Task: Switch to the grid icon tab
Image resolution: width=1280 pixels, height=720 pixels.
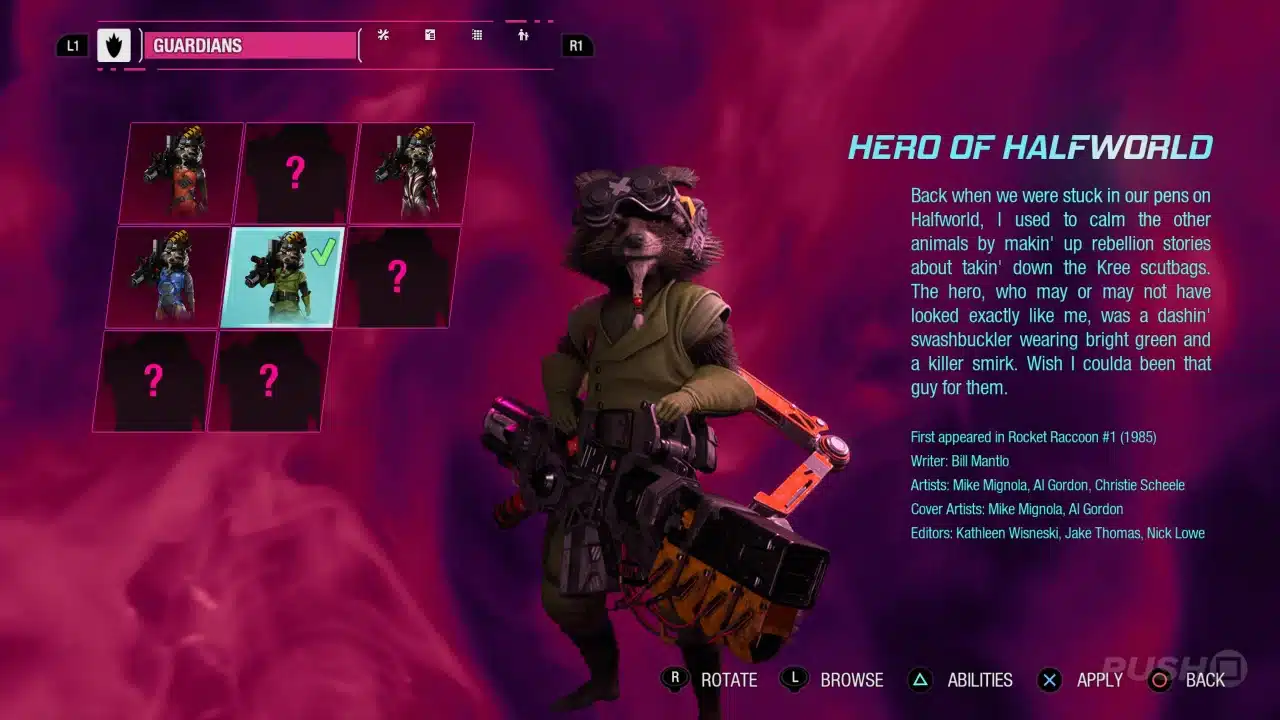Action: pyautogui.click(x=477, y=35)
